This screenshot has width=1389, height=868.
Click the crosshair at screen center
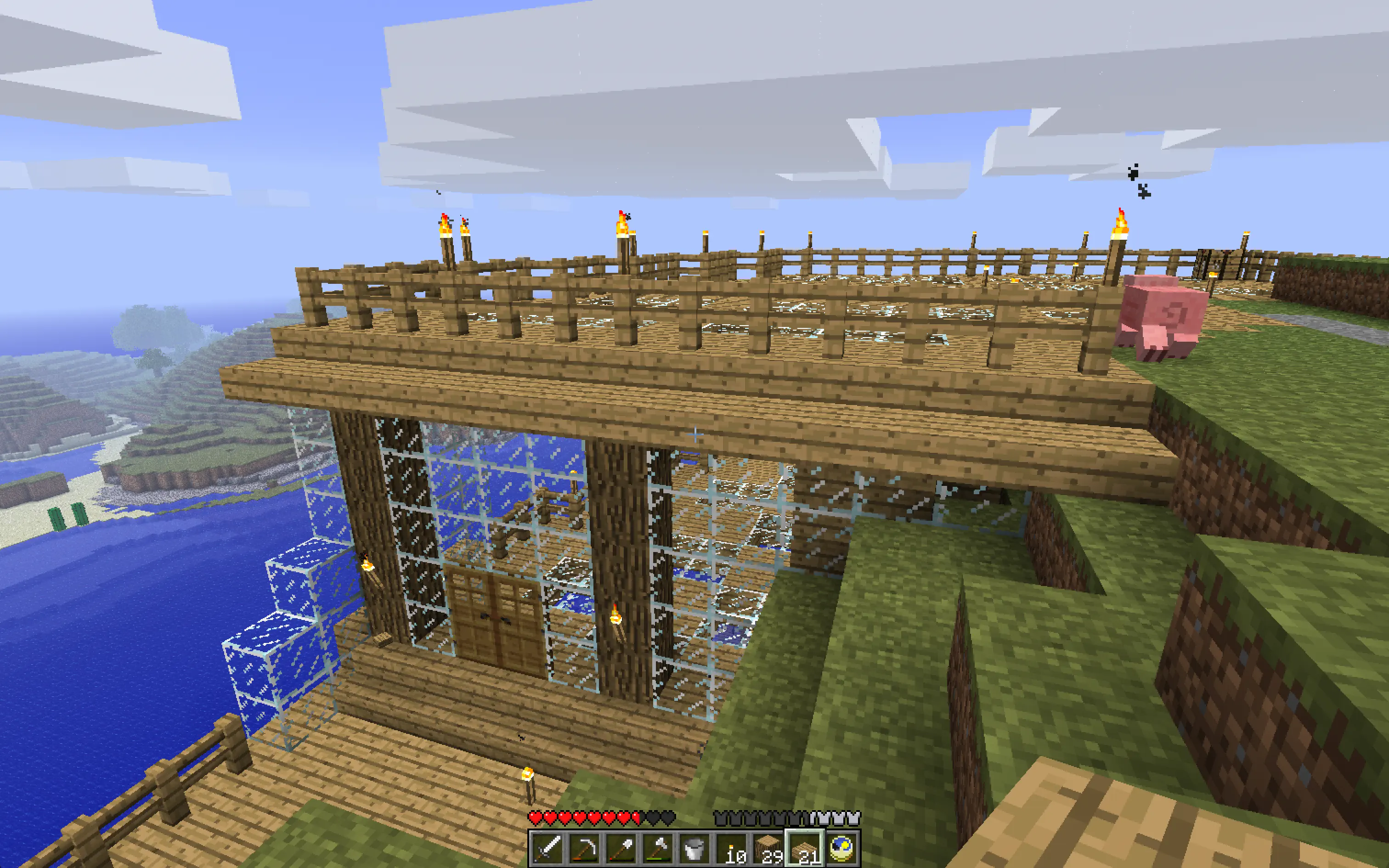point(694,434)
